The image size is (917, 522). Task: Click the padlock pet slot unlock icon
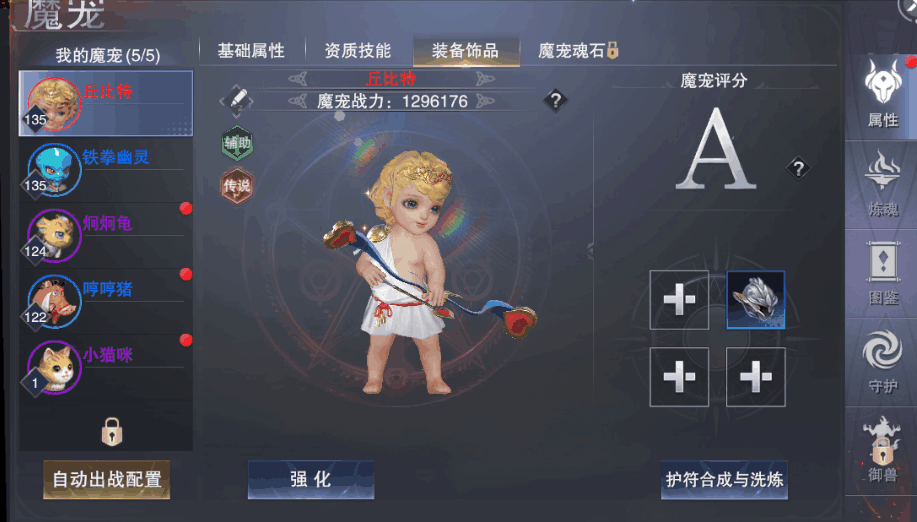pos(112,432)
